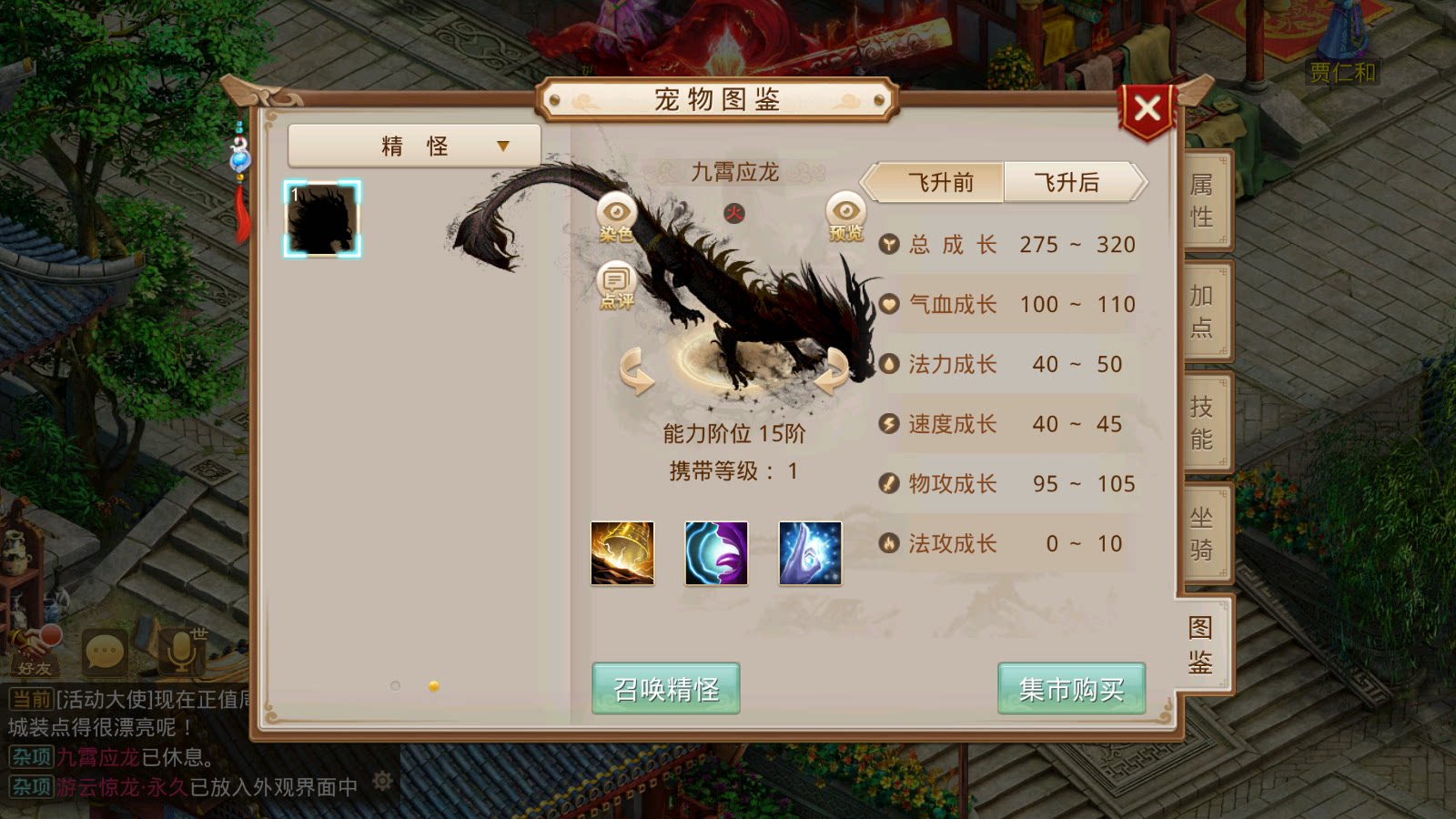Select the blue glowing hand skill icon

pos(810,553)
